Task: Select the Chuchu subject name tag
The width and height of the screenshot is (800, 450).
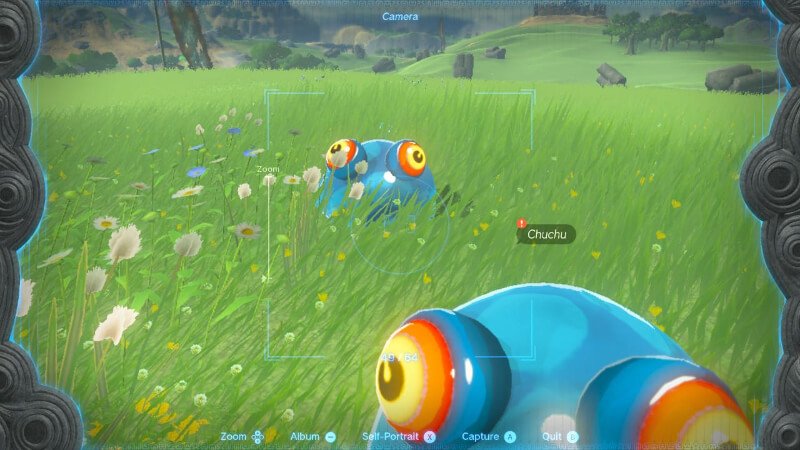Action: coord(546,234)
